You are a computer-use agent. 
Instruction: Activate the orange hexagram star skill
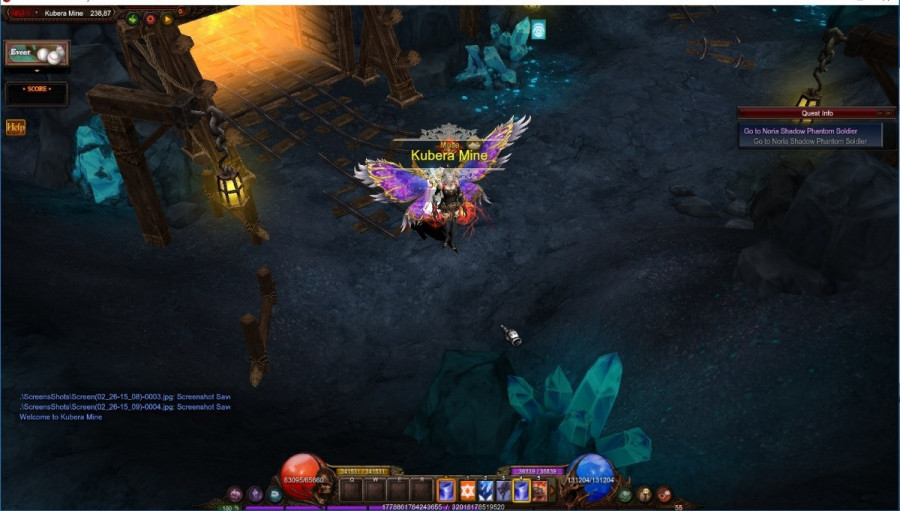pyautogui.click(x=467, y=490)
